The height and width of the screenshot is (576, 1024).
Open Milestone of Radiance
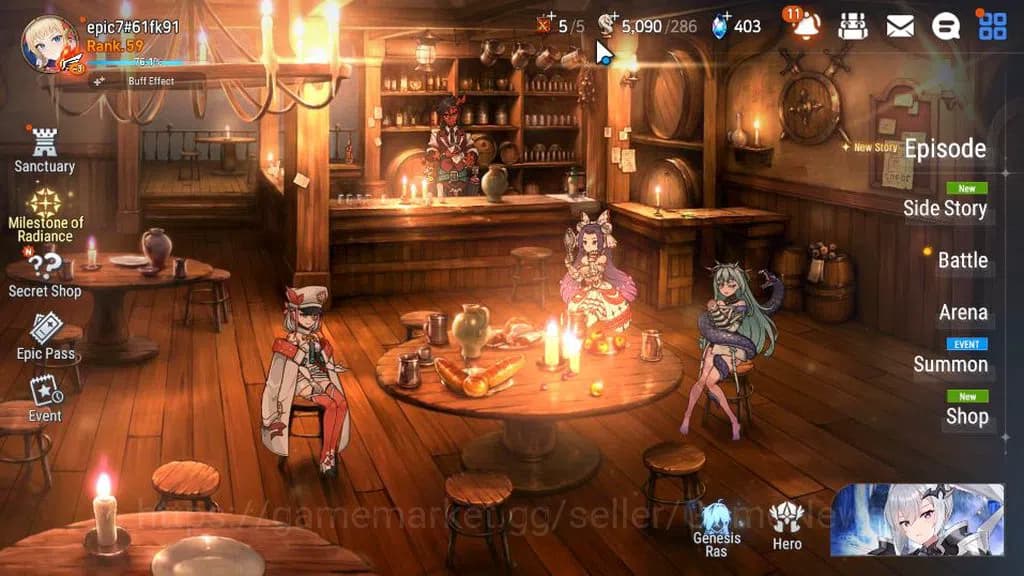pos(46,215)
